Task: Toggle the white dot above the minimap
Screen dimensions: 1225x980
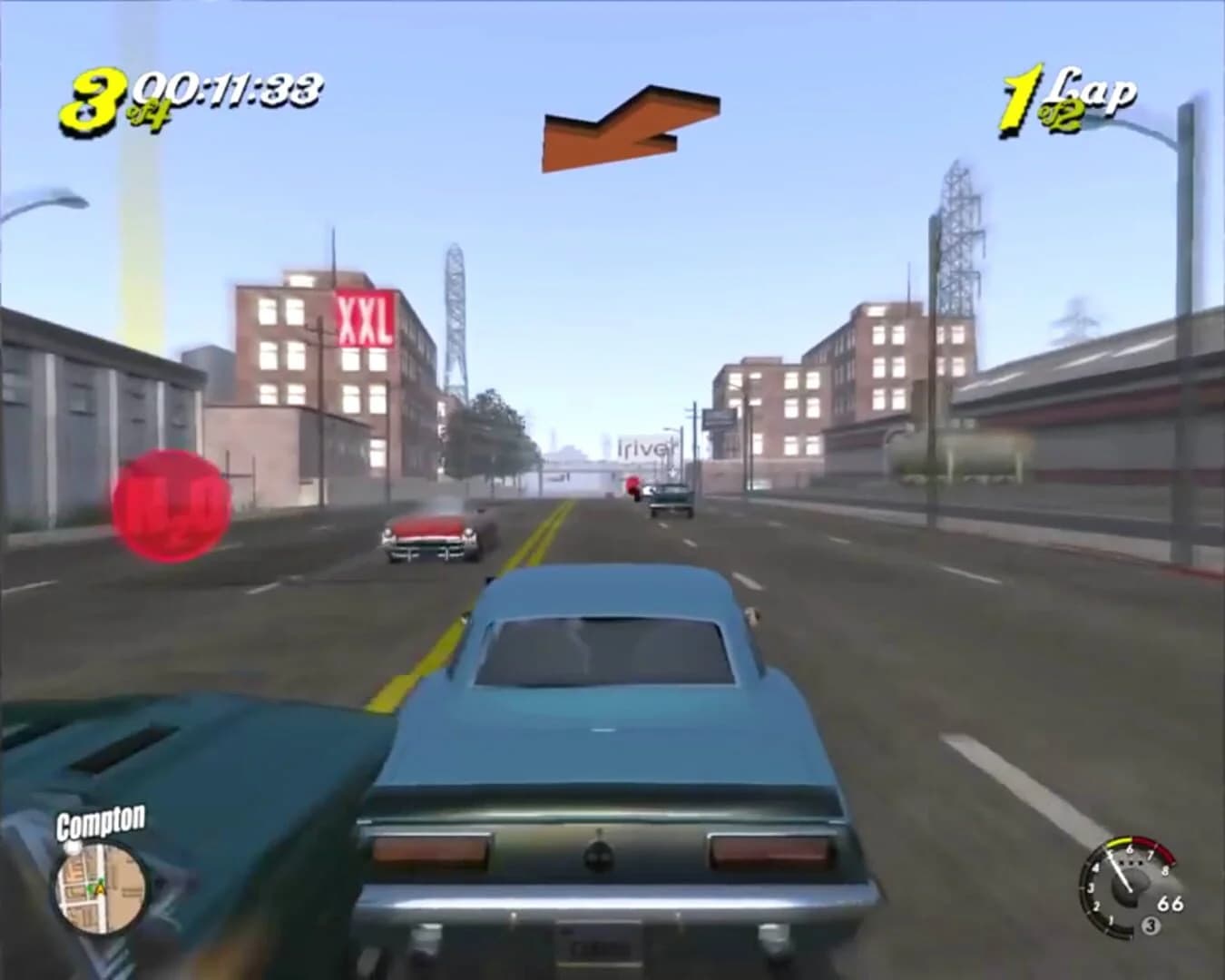Action: click(x=72, y=848)
